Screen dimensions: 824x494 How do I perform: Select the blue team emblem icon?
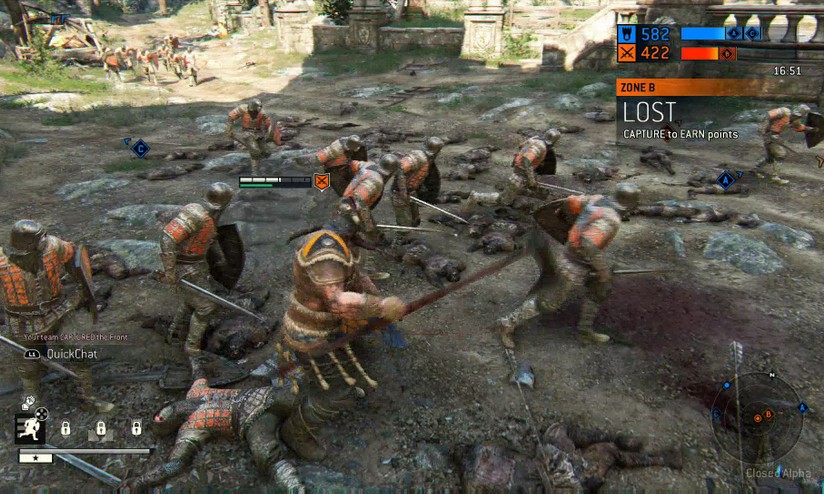(627, 34)
